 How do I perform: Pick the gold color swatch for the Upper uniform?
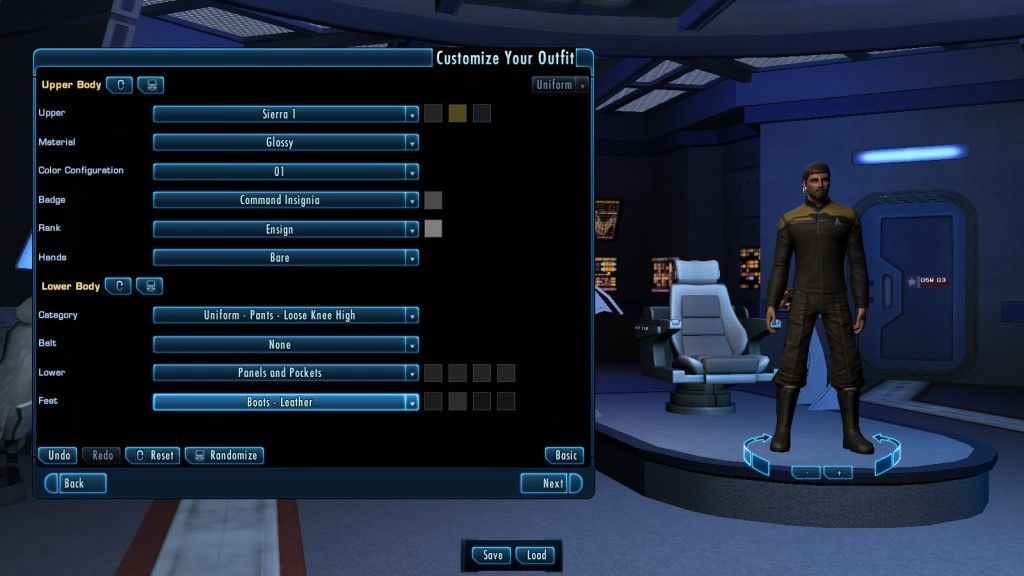(x=457, y=114)
